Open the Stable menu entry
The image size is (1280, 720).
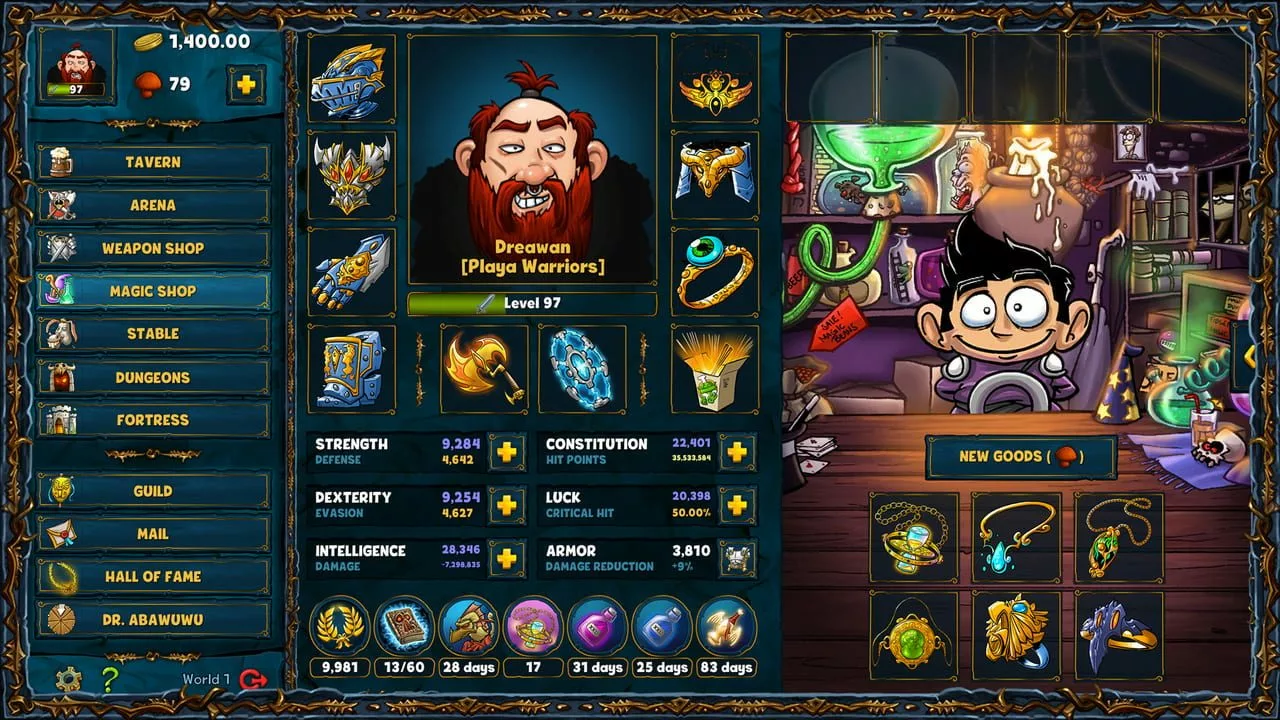click(x=153, y=334)
